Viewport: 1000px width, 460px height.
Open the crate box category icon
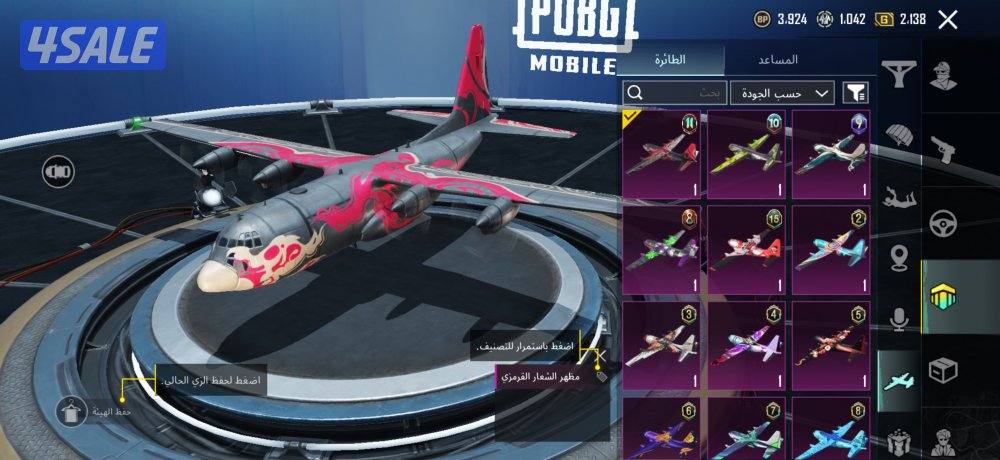(x=941, y=369)
